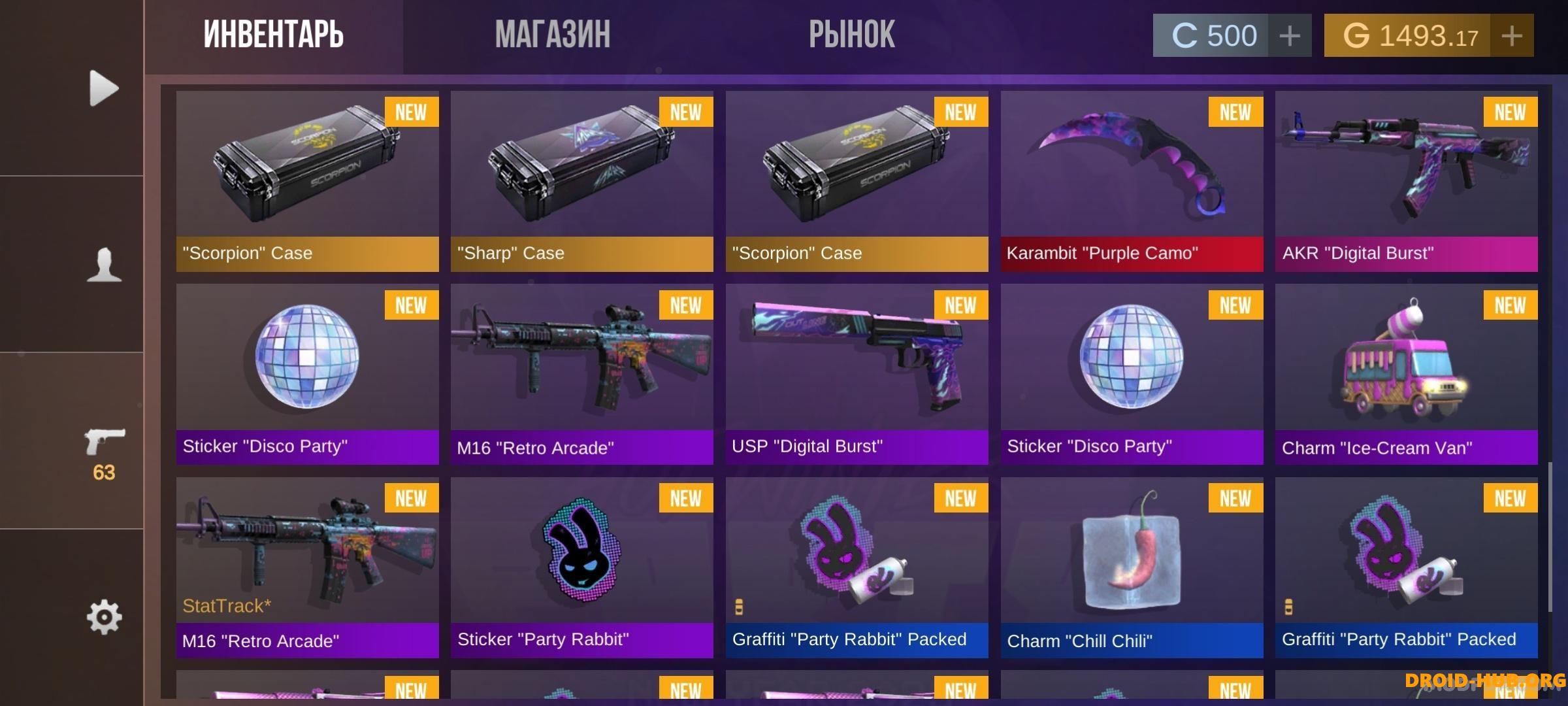The width and height of the screenshot is (1568, 706).
Task: Select the Sticker "Party Rabbit" item
Action: pos(581,567)
